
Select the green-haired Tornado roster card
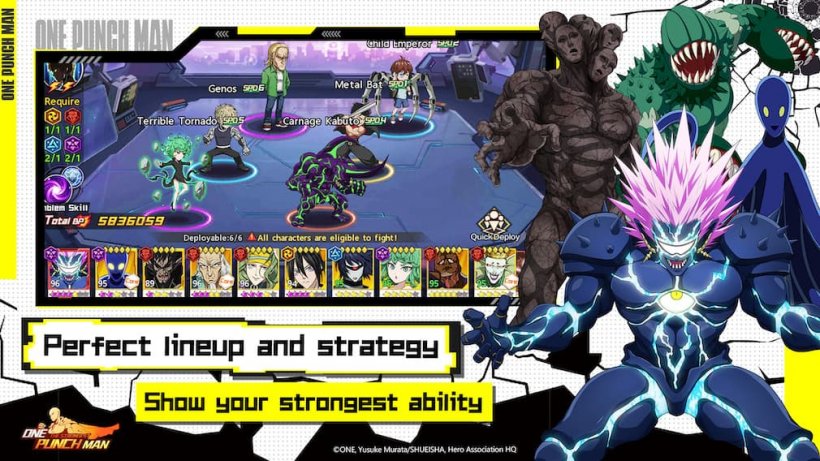[400, 271]
